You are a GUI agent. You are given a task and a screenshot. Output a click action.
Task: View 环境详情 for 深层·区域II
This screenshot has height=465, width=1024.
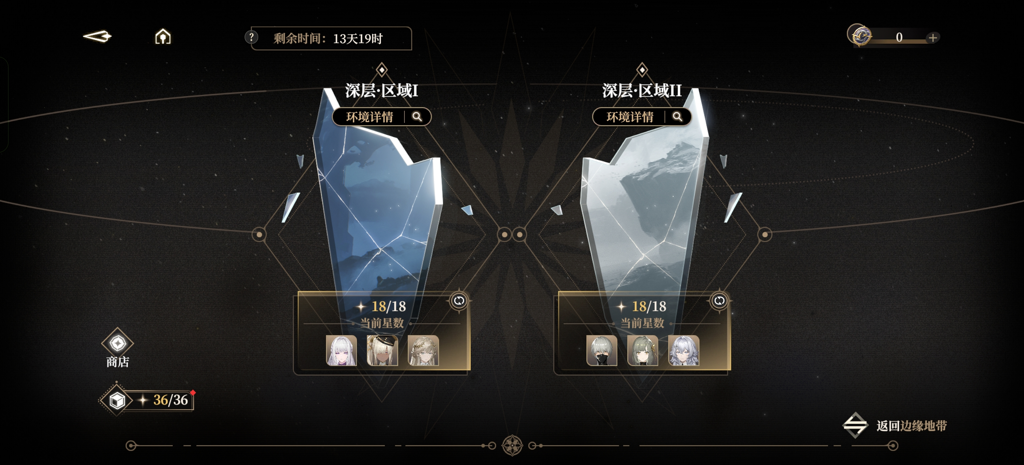pyautogui.click(x=642, y=117)
